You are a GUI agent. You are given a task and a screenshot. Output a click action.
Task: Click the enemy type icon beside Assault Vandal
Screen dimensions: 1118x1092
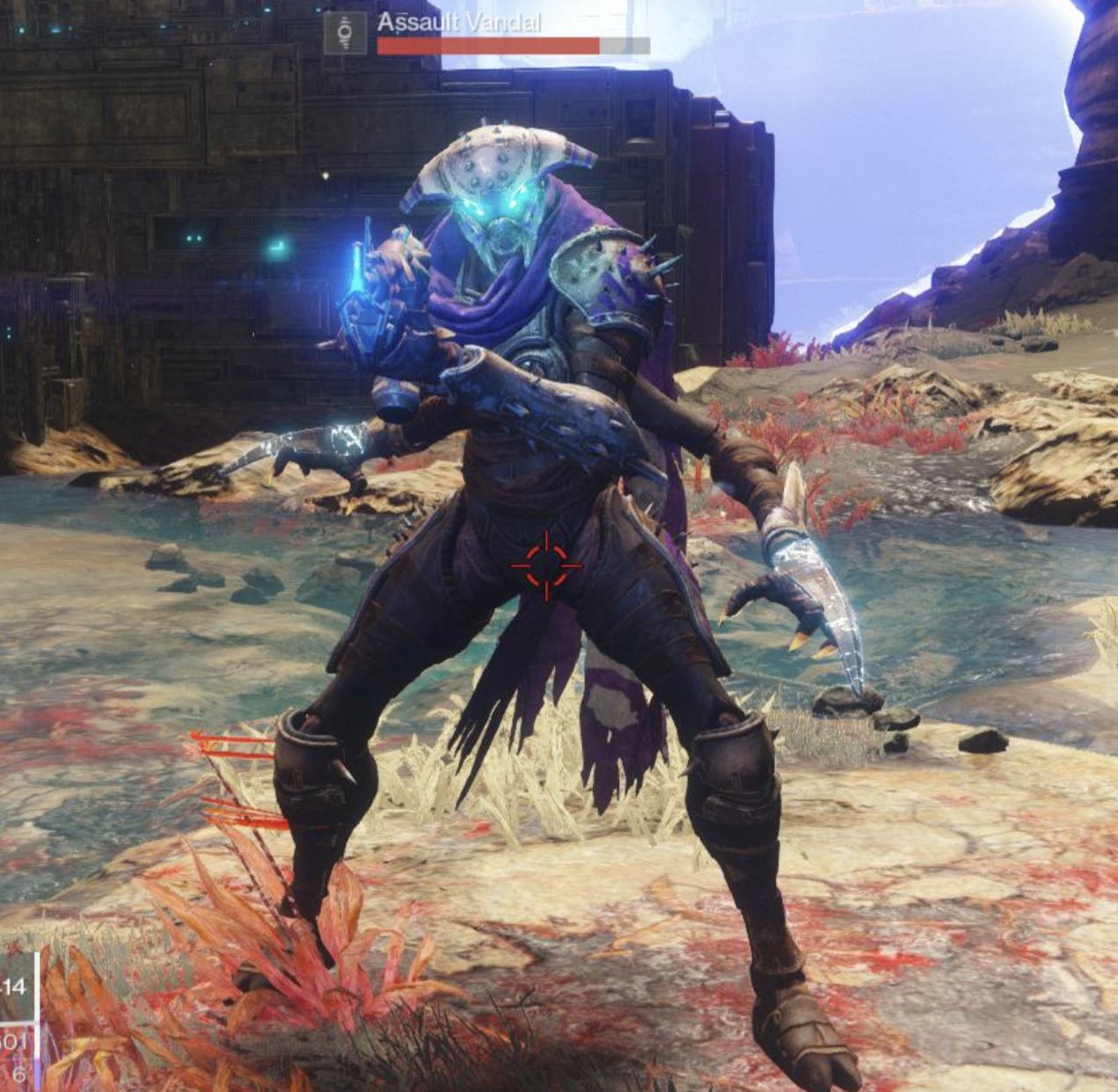[345, 33]
